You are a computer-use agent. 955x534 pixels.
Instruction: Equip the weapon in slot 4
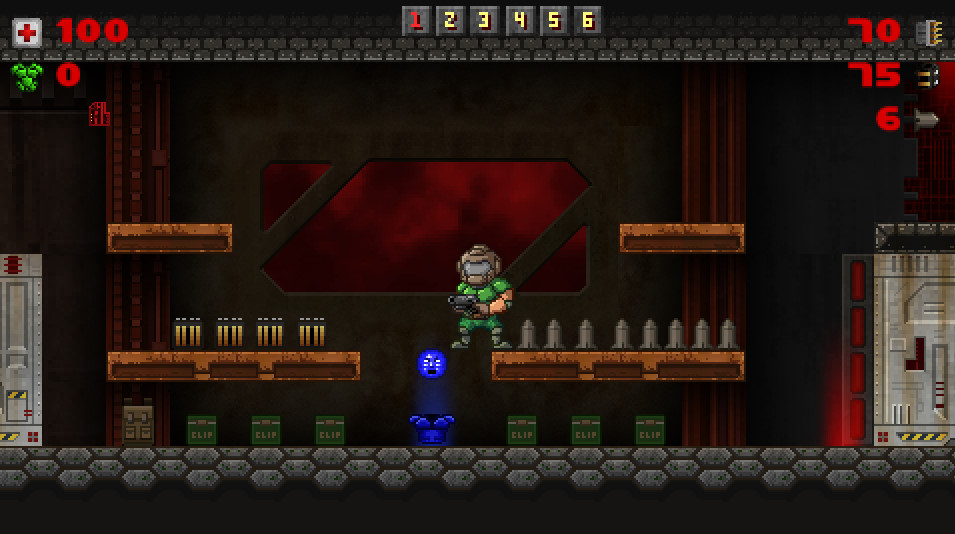(x=519, y=20)
